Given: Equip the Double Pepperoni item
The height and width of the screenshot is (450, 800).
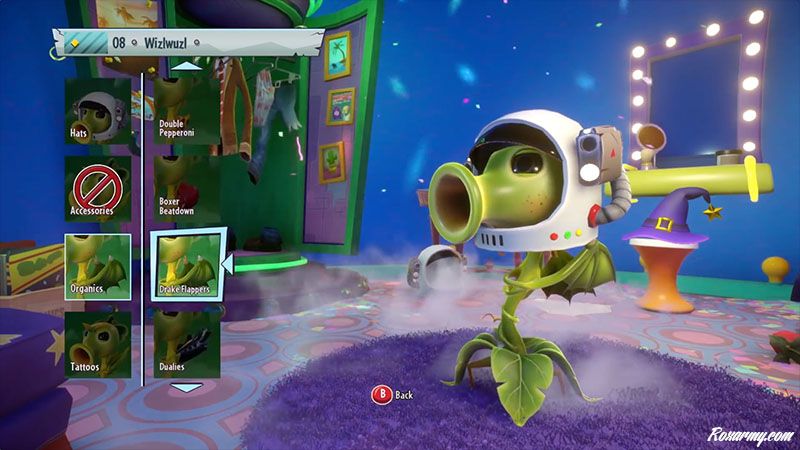Looking at the screenshot, I should [x=187, y=110].
